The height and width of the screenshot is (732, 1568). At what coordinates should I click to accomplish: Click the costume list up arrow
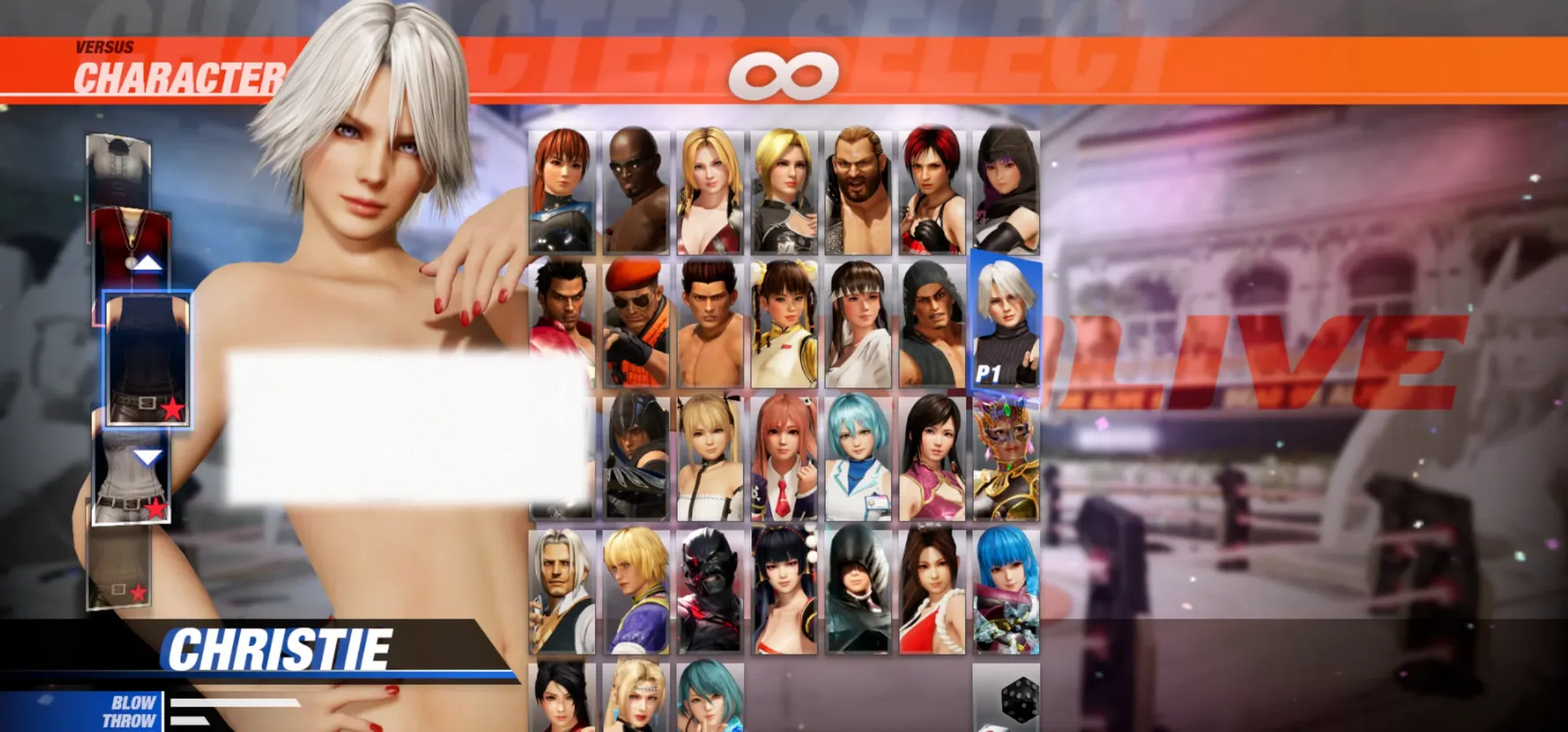coord(147,262)
